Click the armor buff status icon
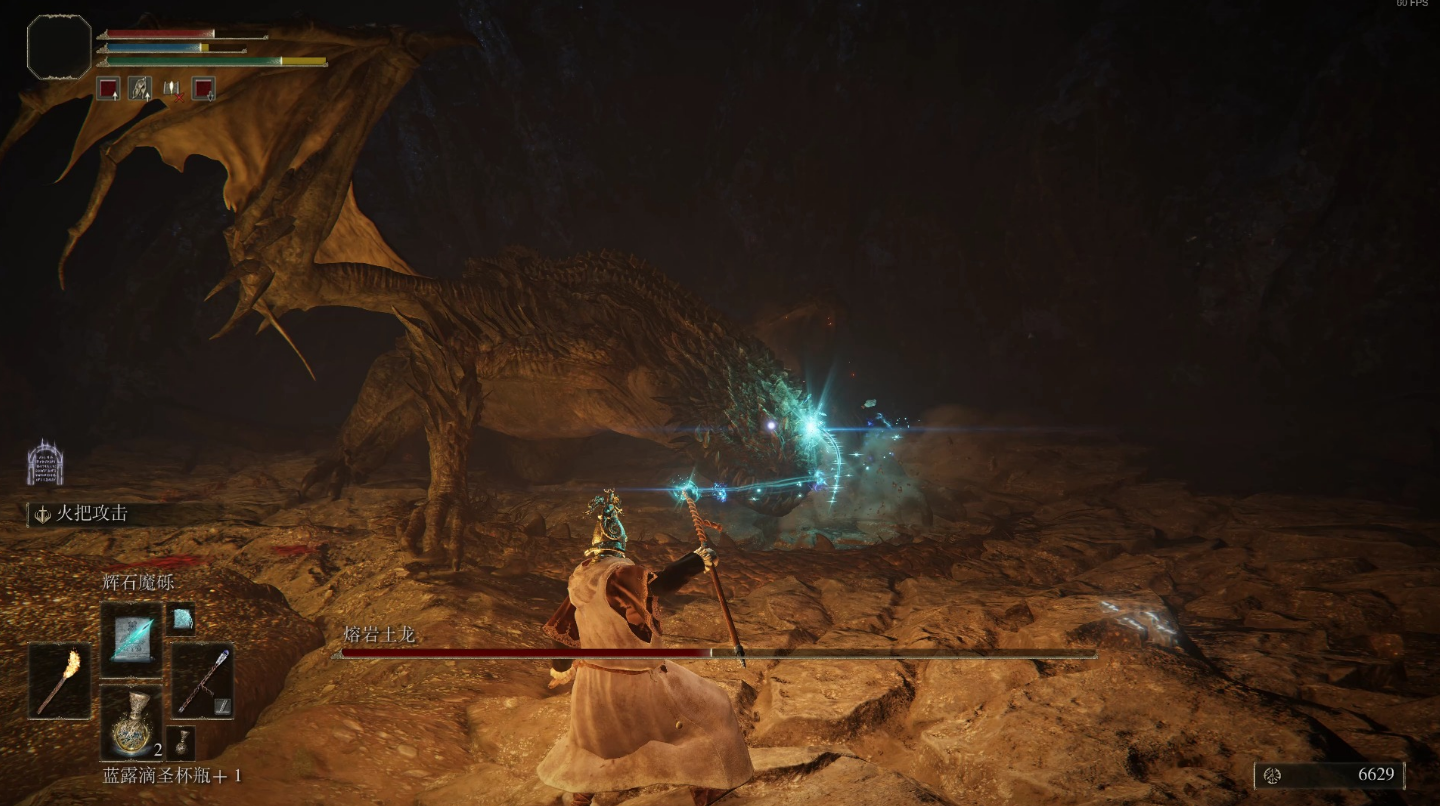This screenshot has height=806, width=1440. pyautogui.click(x=140, y=88)
